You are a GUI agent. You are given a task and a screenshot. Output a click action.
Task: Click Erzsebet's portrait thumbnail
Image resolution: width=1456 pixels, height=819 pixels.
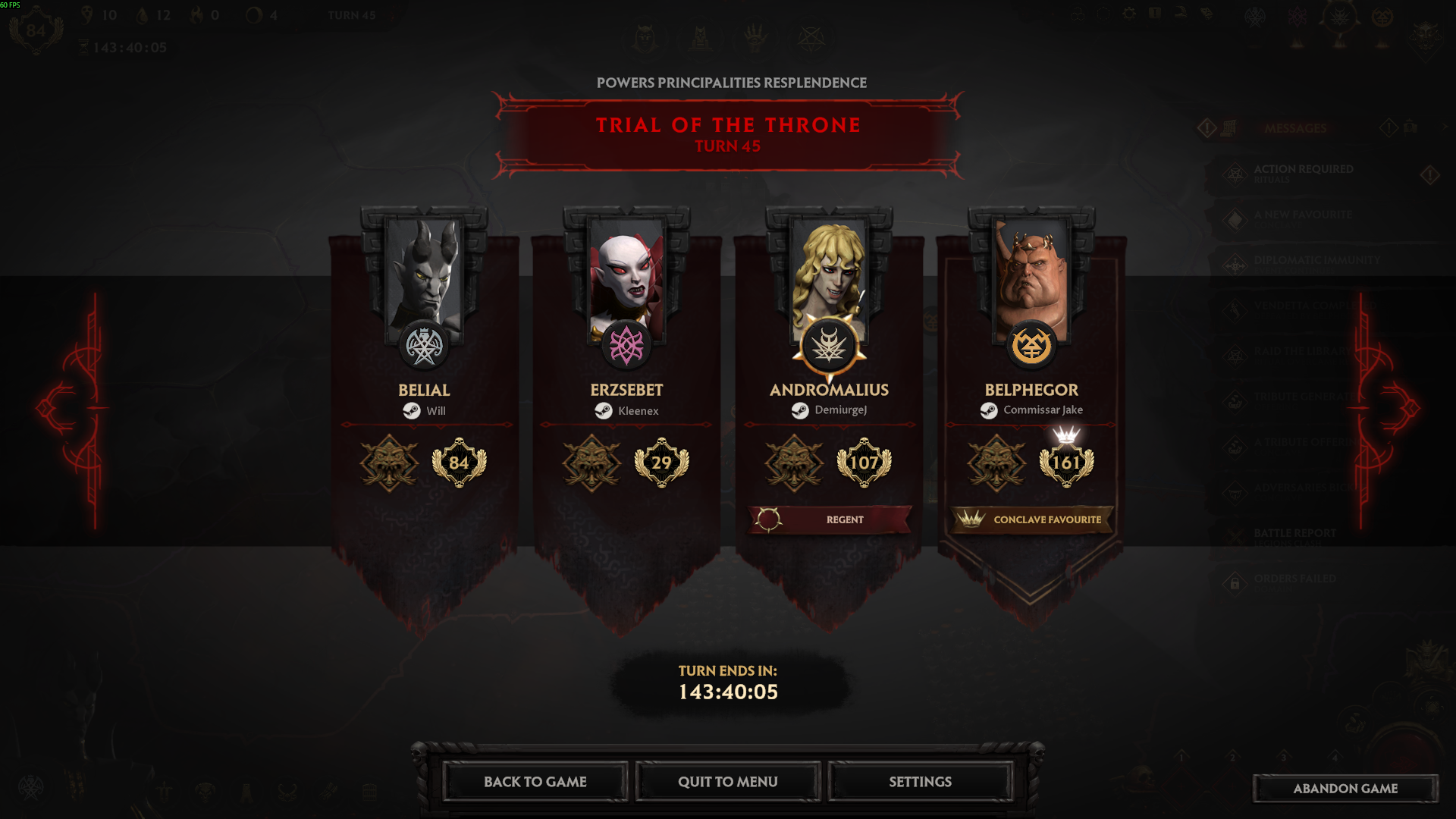point(626,273)
